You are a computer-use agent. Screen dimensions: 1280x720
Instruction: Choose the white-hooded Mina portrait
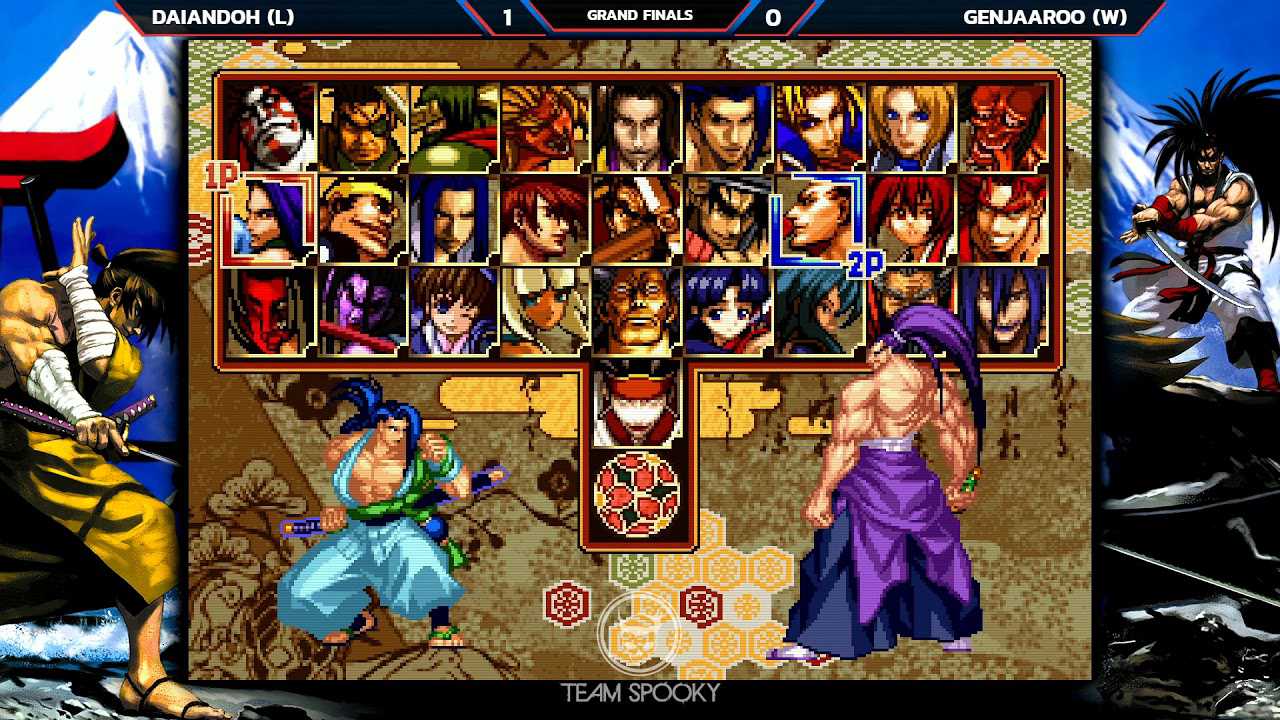click(x=545, y=310)
